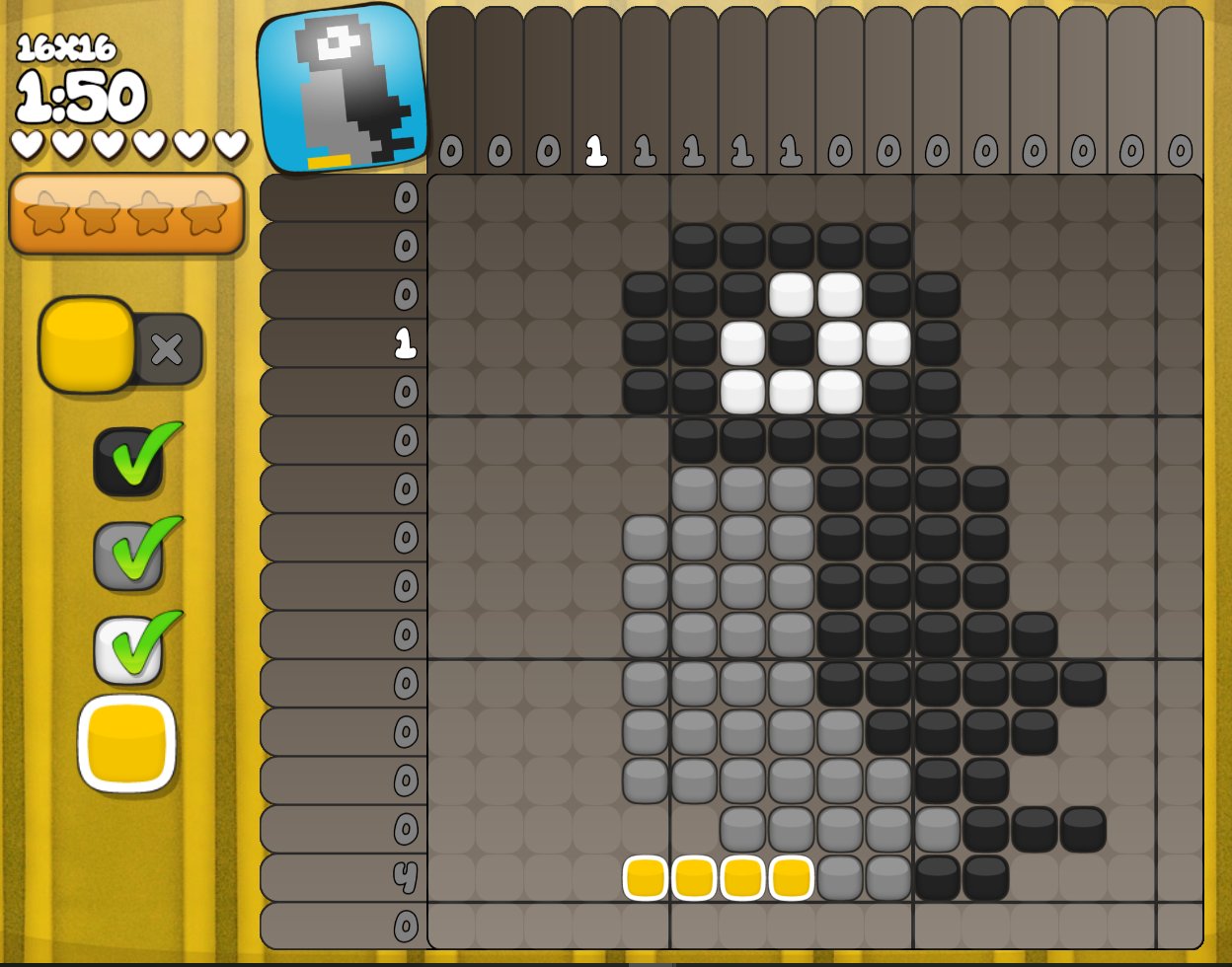Image resolution: width=1232 pixels, height=967 pixels.
Task: Choose the yellow color swatch in the palette
Action: [x=126, y=744]
